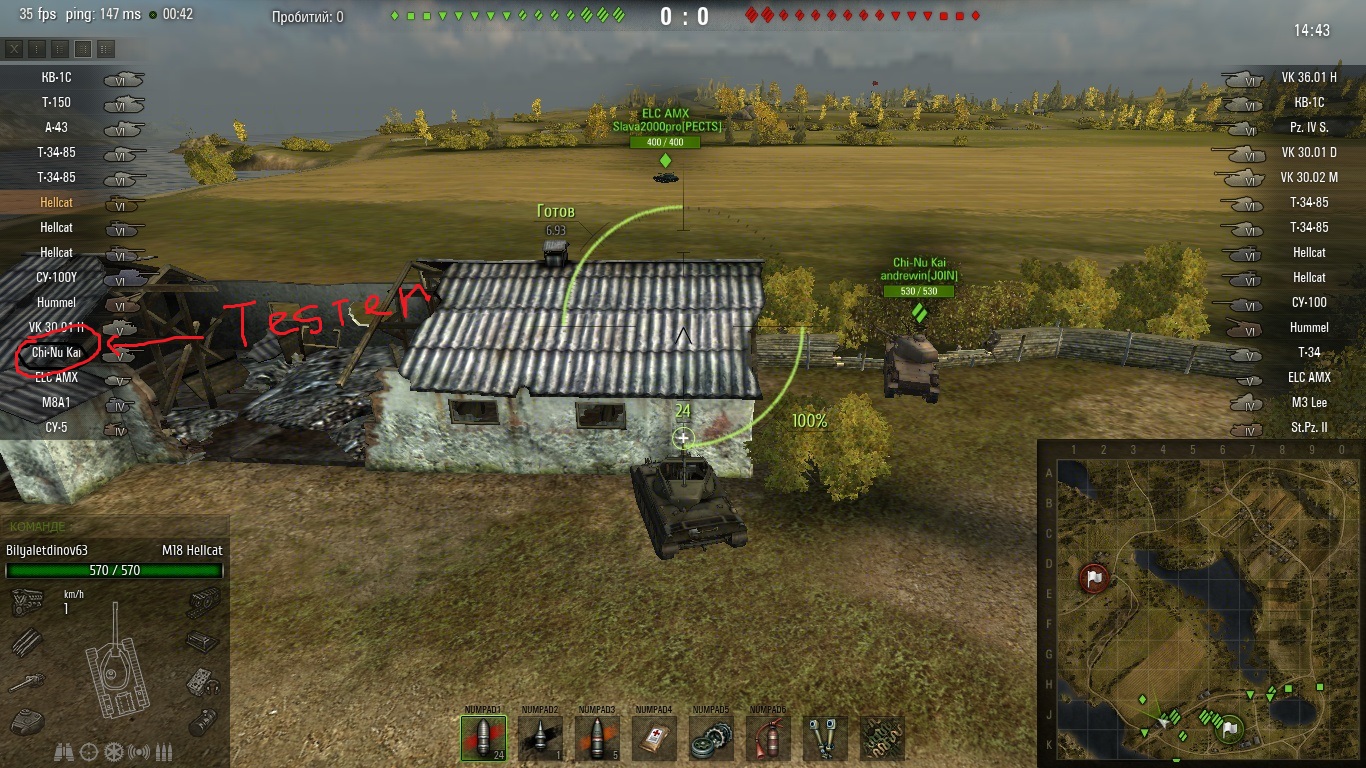Select the M8A1 teammate row
This screenshot has height=768, width=1366.
click(56, 402)
